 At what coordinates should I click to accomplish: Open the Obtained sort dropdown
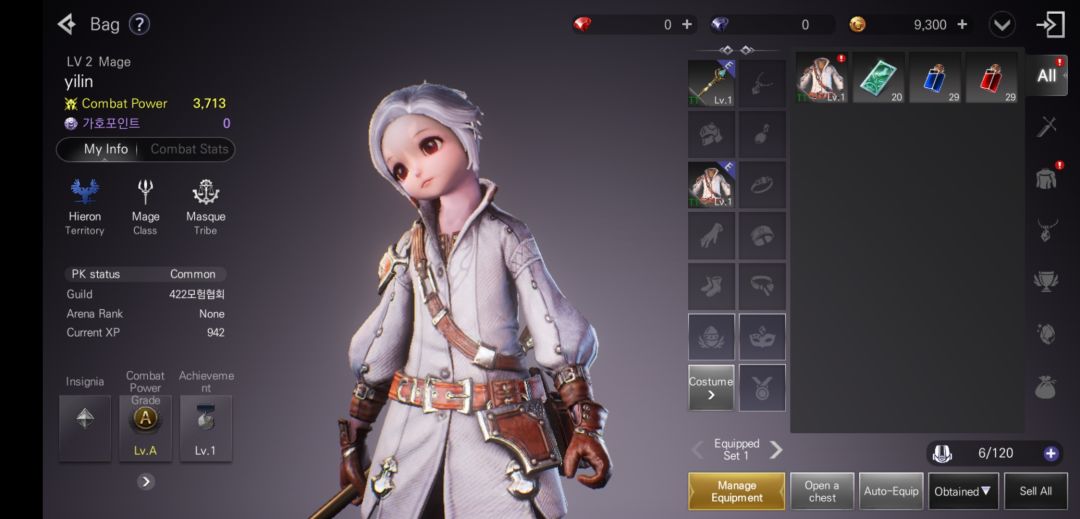(963, 491)
